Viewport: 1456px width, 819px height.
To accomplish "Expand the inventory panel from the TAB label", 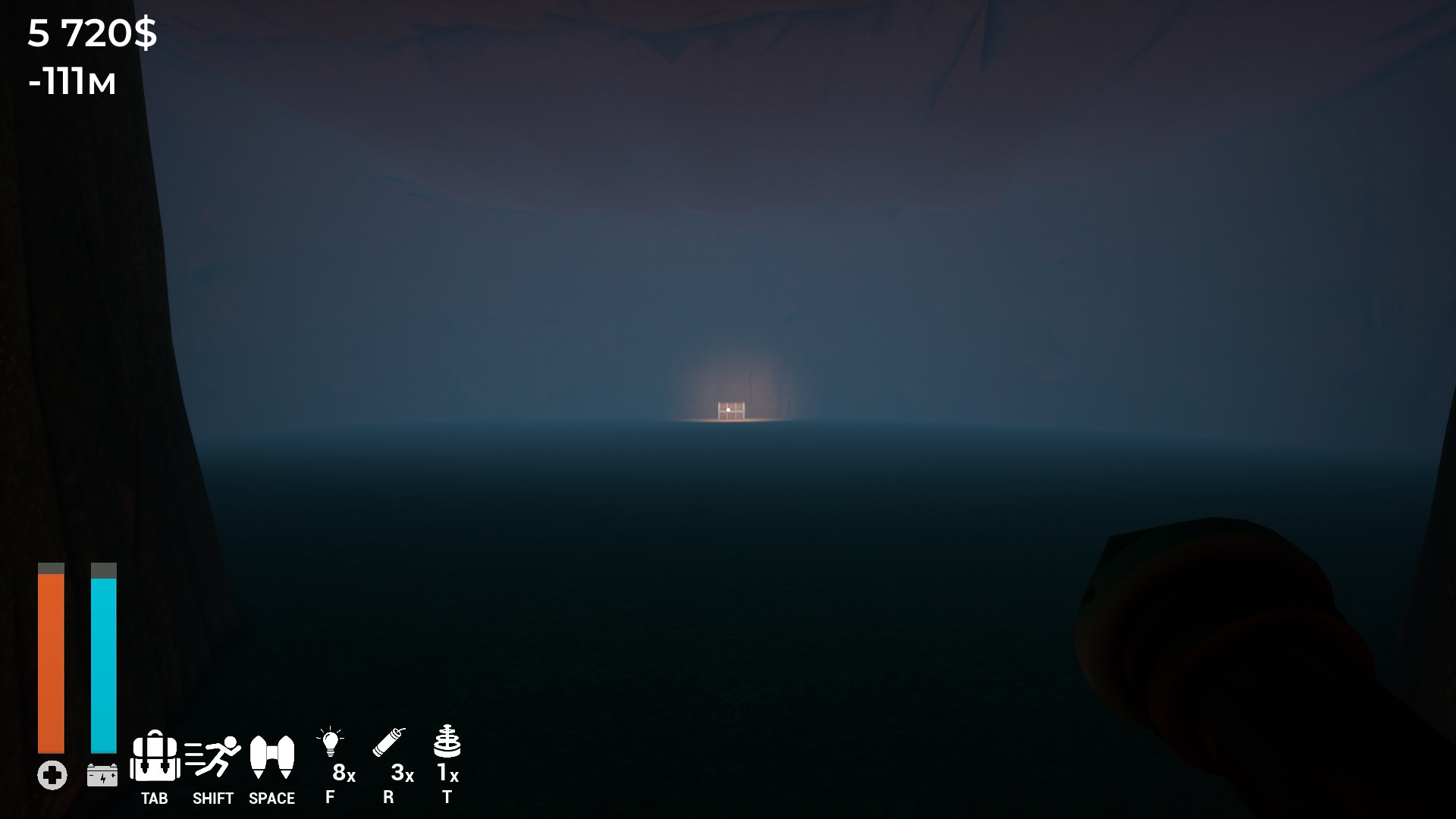I will (x=154, y=799).
